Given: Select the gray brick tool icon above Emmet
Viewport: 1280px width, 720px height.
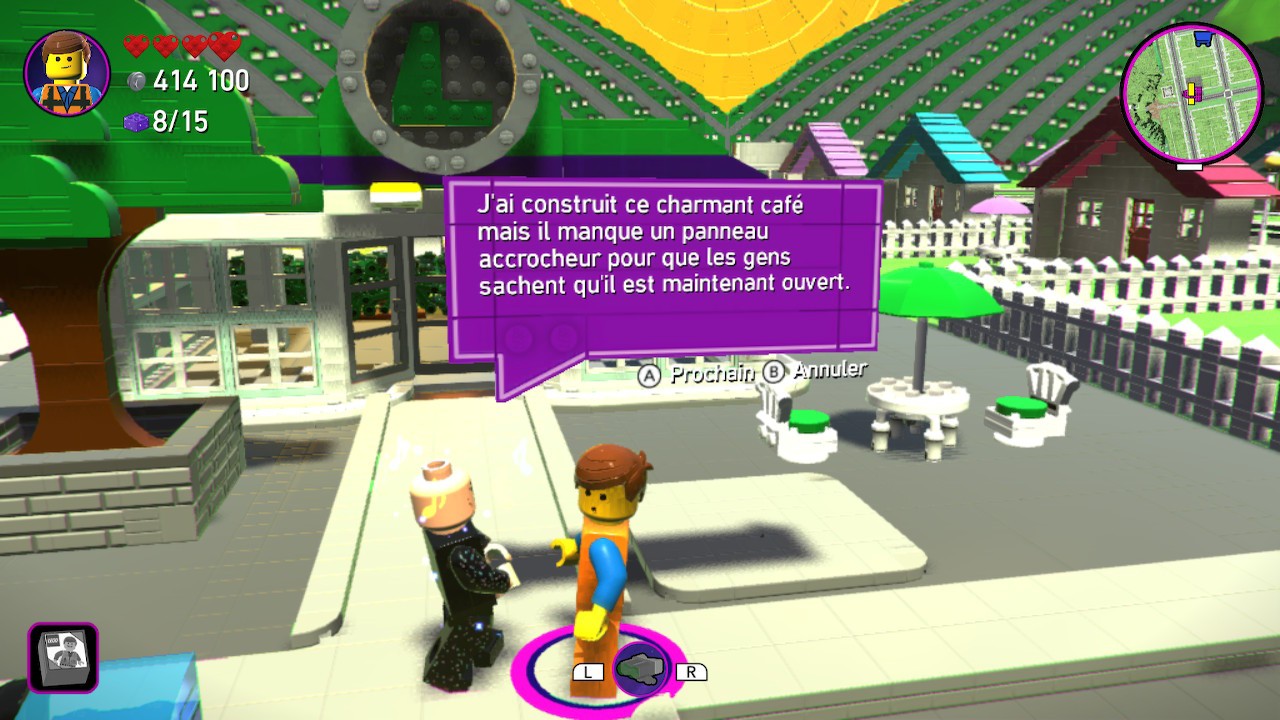Looking at the screenshot, I should click(x=640, y=669).
